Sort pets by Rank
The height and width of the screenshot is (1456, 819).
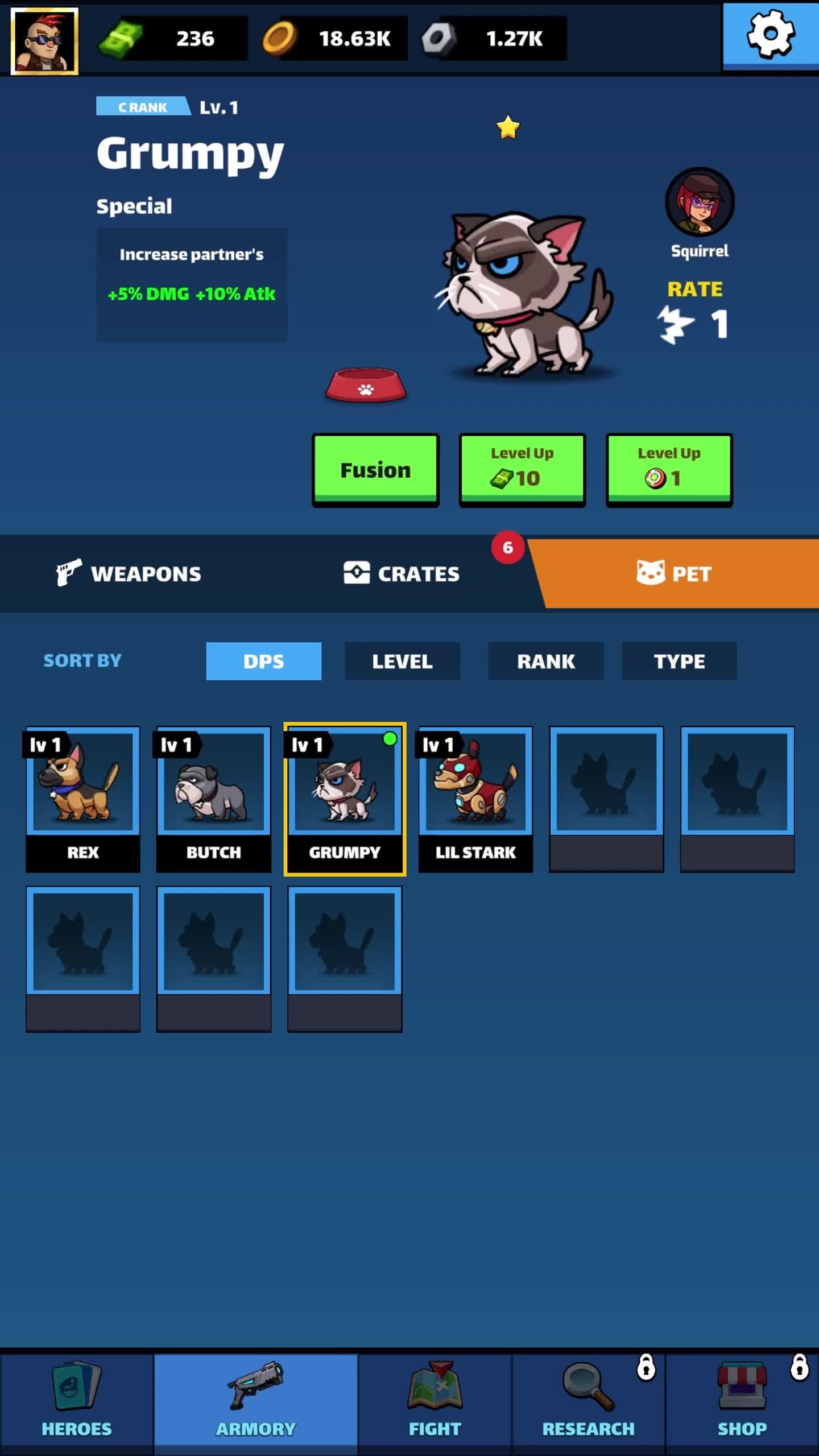(545, 661)
